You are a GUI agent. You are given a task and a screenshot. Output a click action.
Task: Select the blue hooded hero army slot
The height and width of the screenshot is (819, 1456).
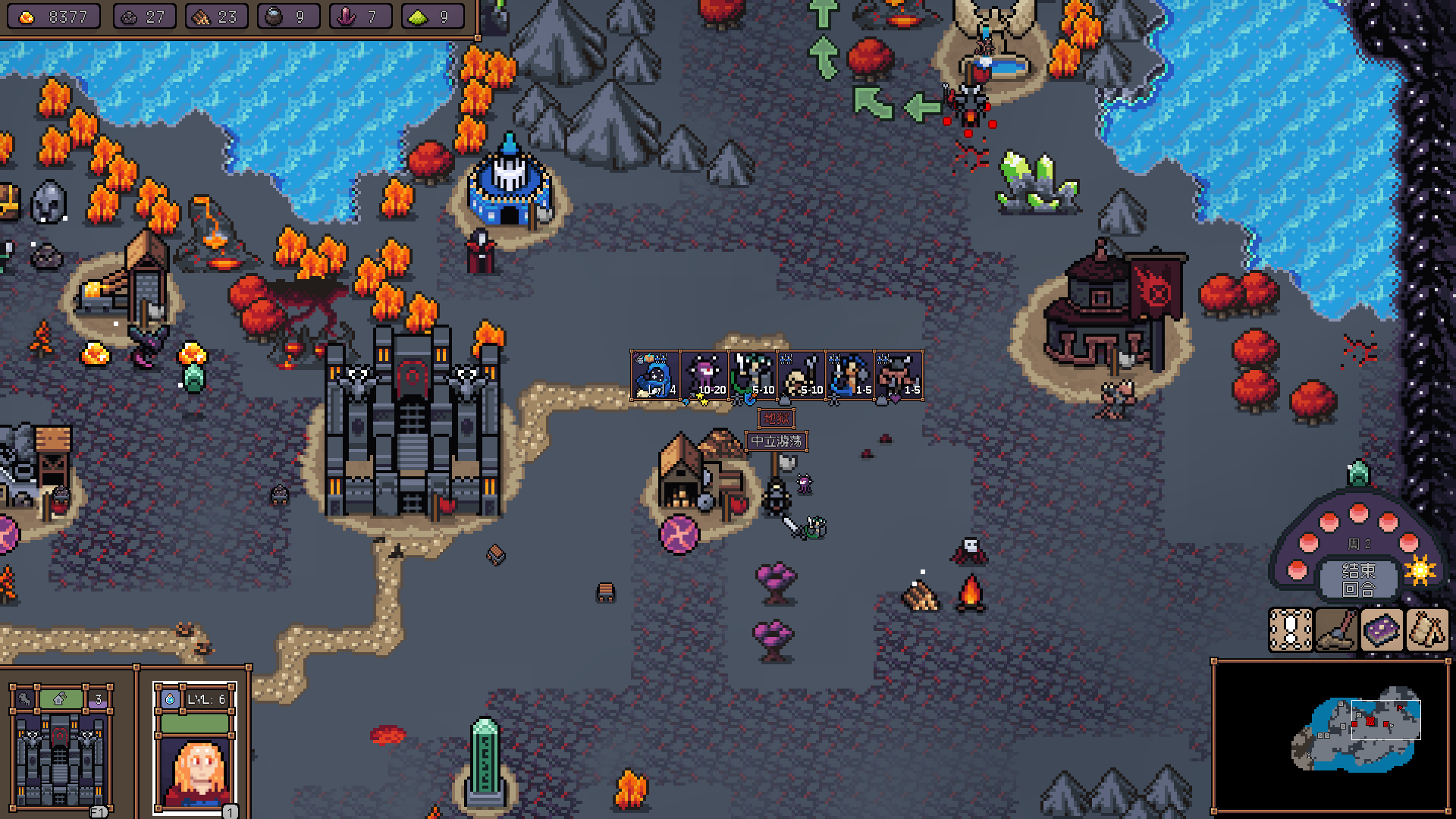655,375
